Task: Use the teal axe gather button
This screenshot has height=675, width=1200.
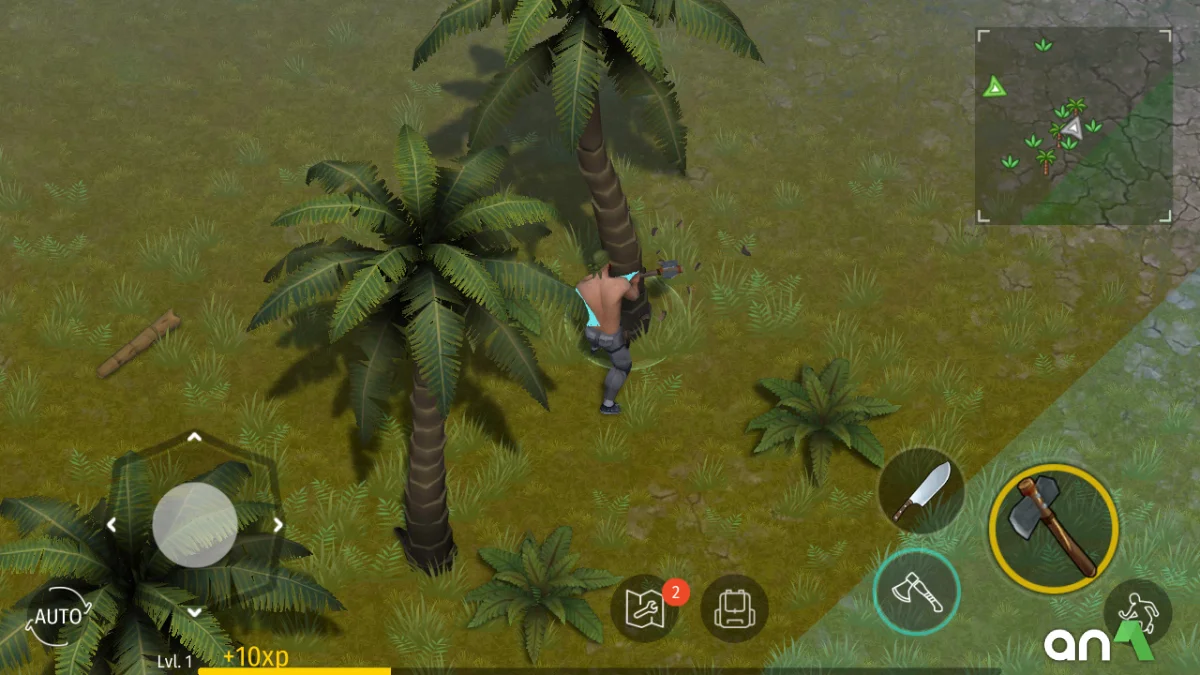Action: tap(916, 592)
